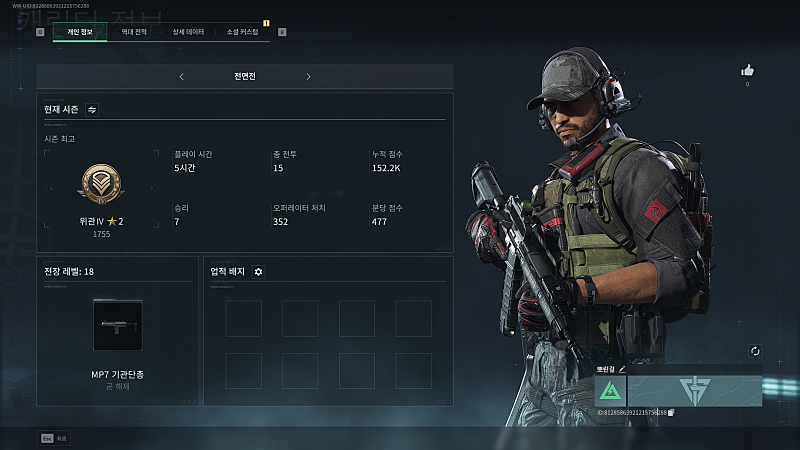Give a thumbs-up like to this profile
Screen dimensions: 800x450
pyautogui.click(x=746, y=70)
